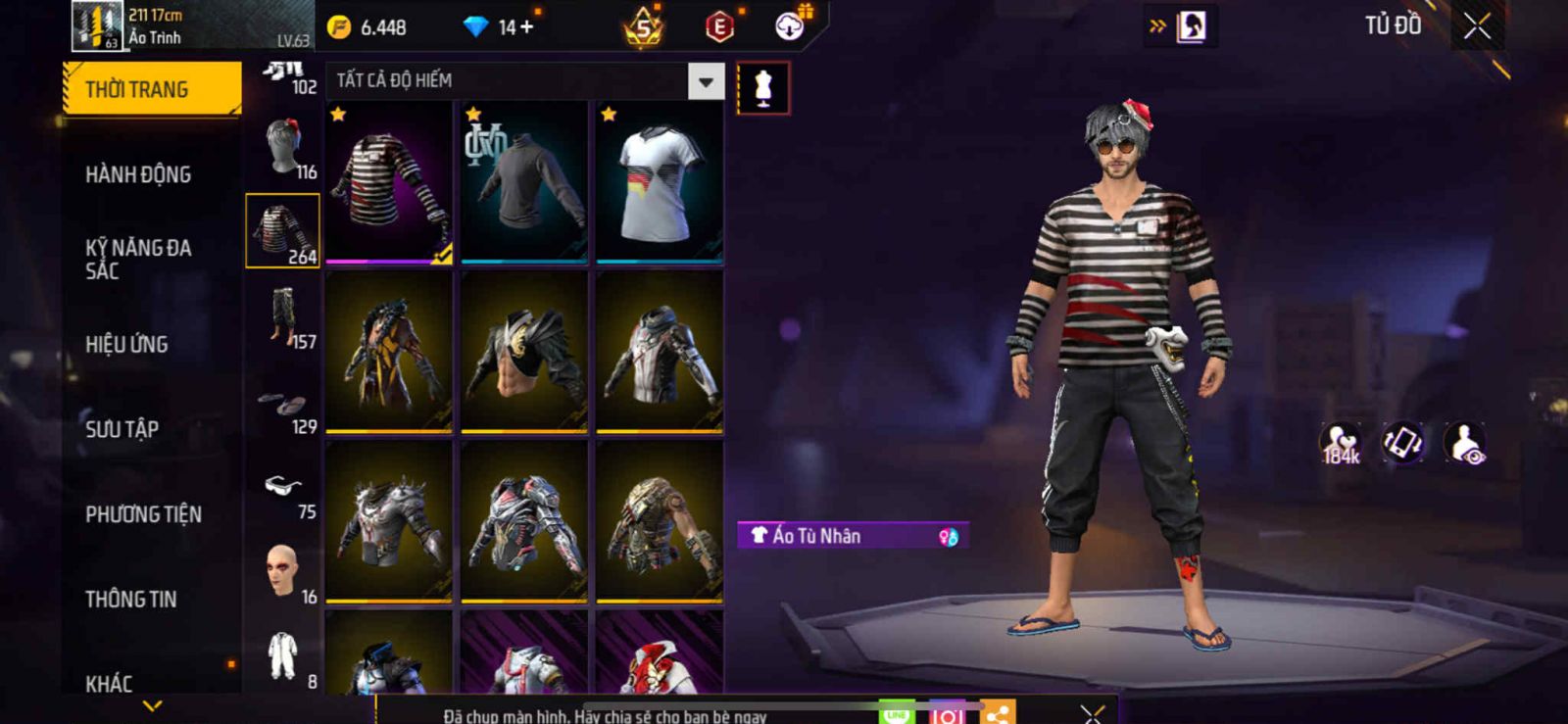This screenshot has width=1568, height=724.
Task: Open the Tất Cả Độ Hiếm dropdown
Action: point(706,82)
